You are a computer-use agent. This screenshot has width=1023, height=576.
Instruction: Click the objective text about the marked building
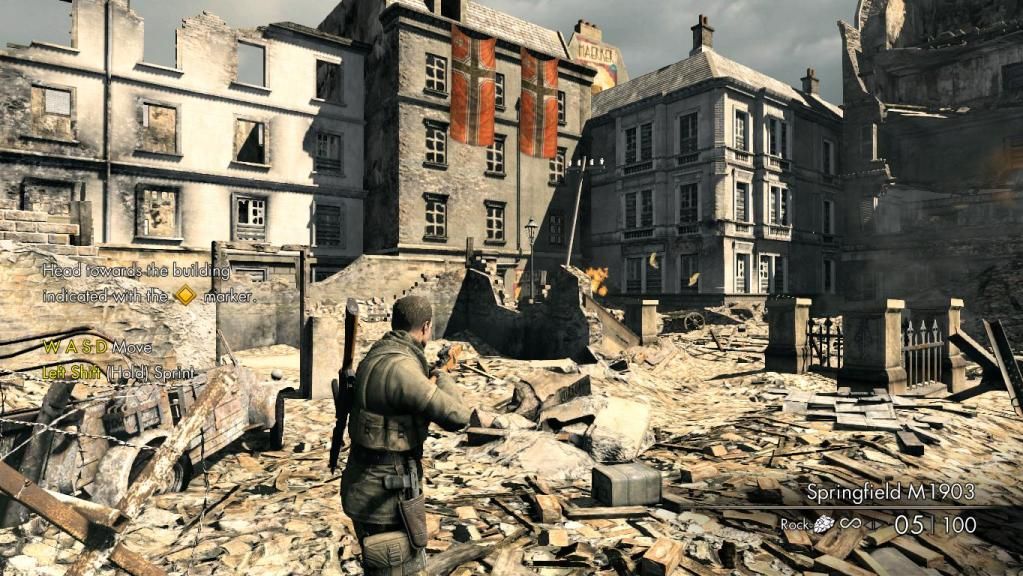[148, 283]
